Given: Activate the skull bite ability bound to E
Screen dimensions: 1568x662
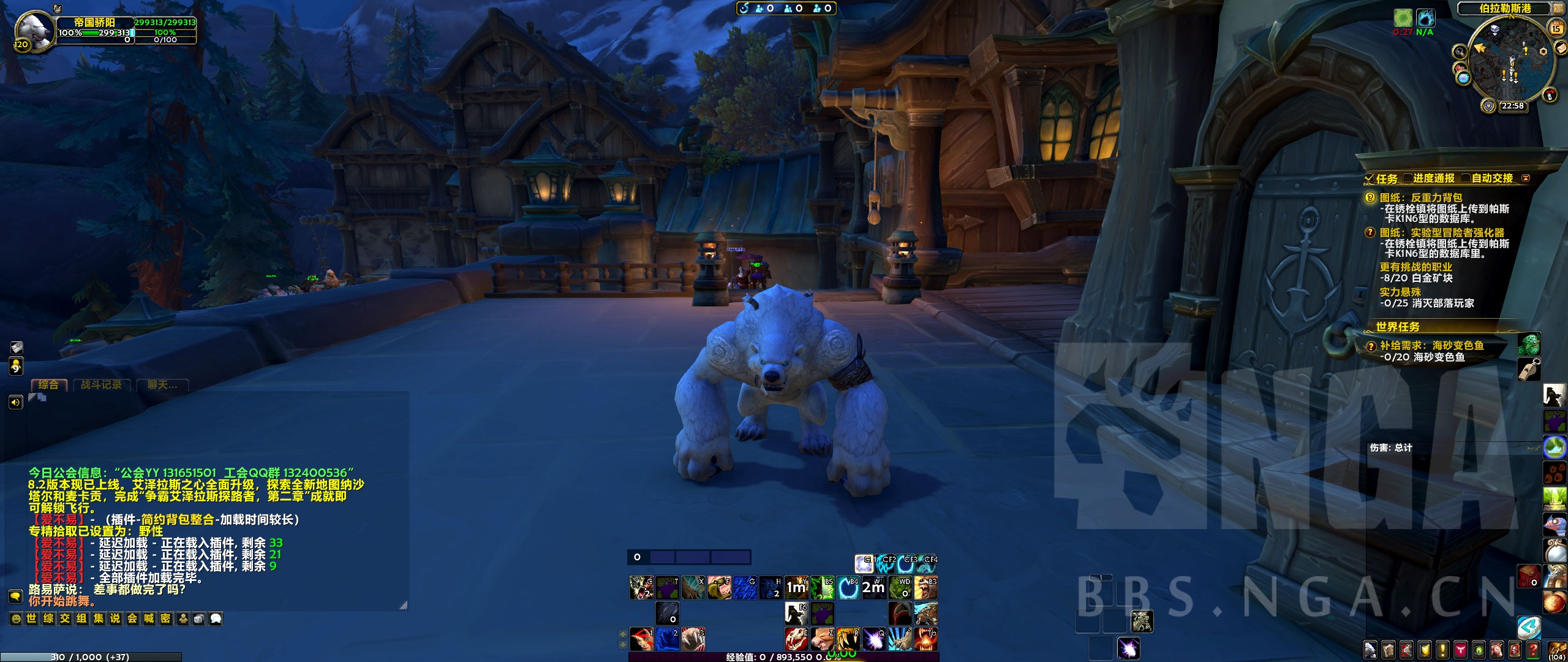Looking at the screenshot, I should point(796,639).
